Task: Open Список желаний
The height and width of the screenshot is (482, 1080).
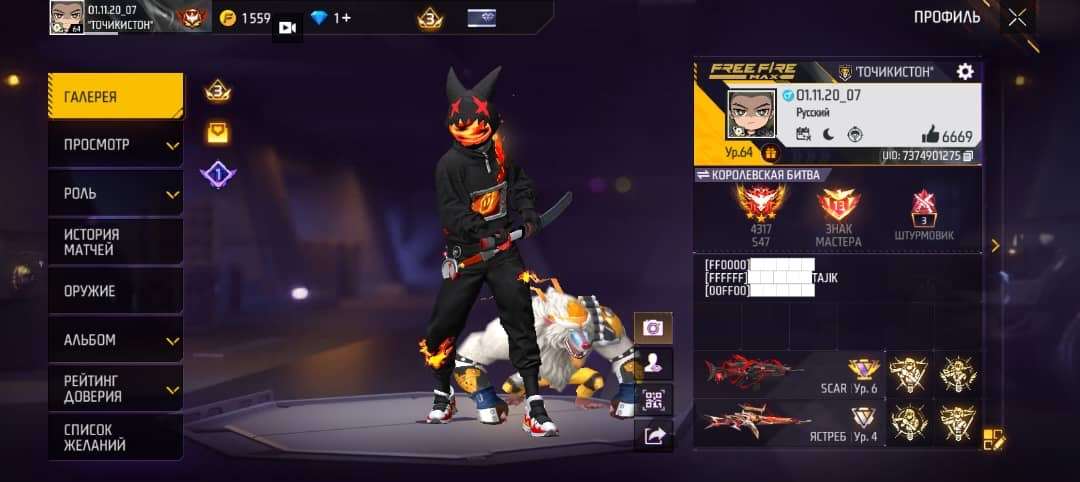Action: [x=115, y=437]
